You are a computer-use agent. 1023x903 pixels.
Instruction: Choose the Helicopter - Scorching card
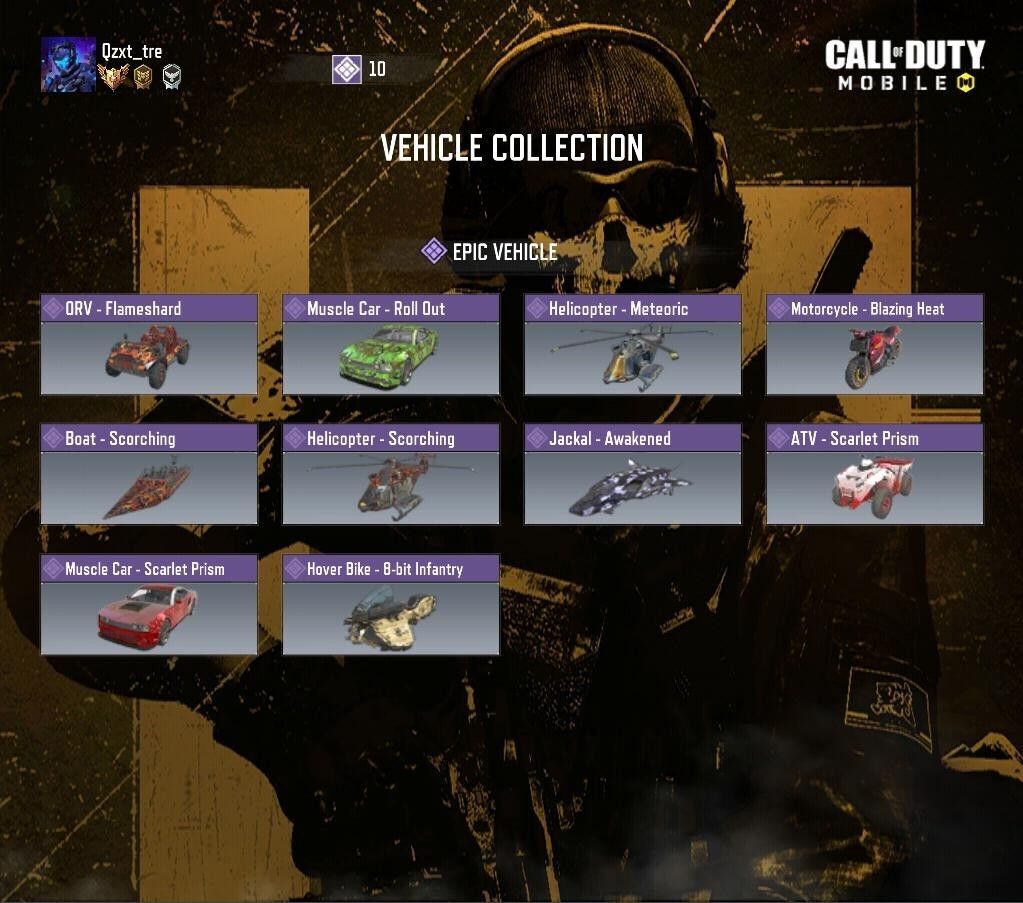391,474
